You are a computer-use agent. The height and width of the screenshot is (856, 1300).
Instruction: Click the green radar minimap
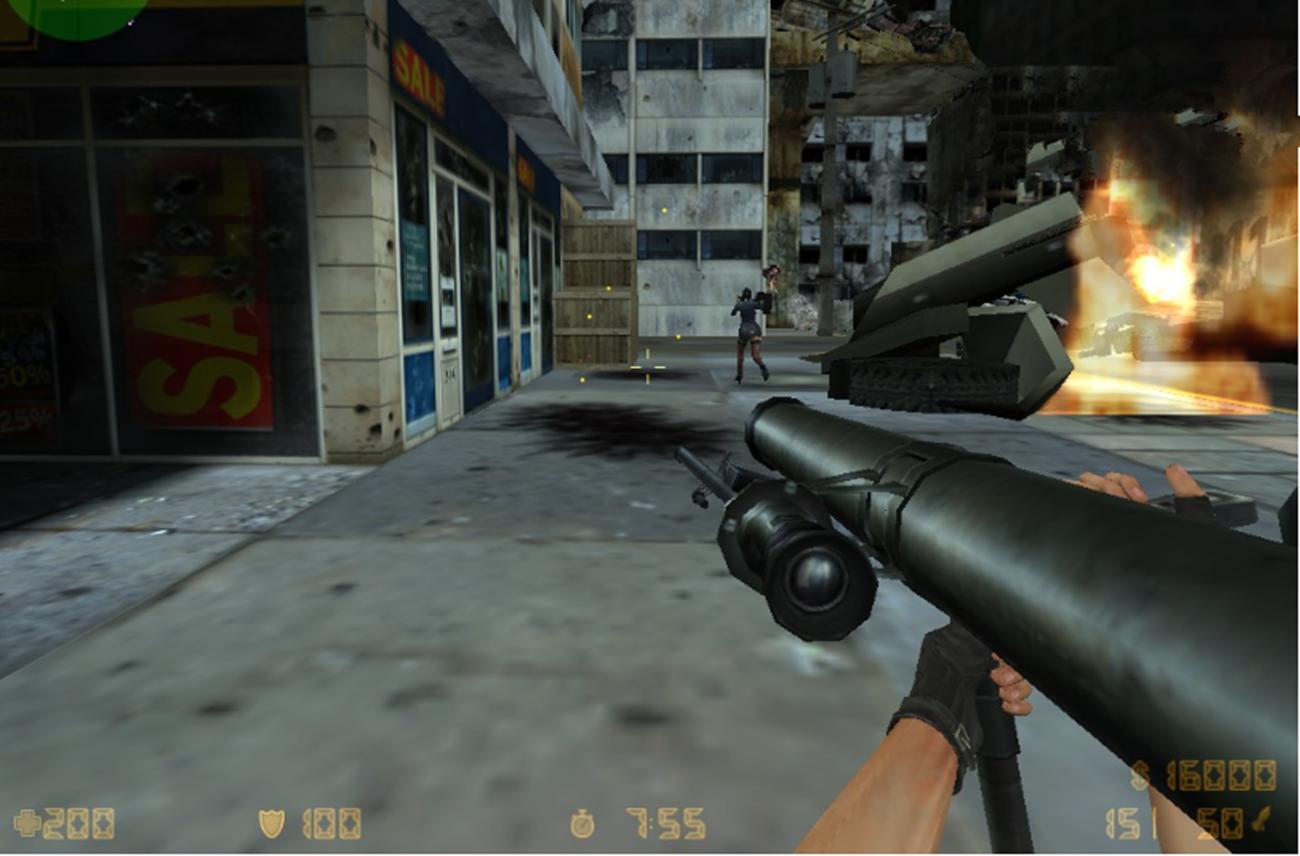point(76,15)
